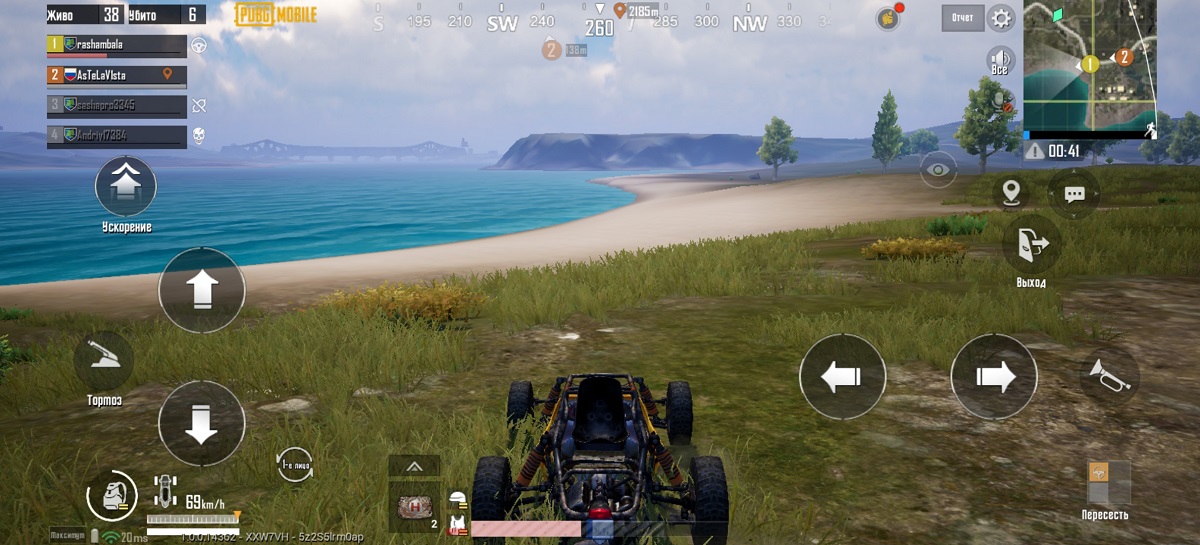This screenshot has width=1200, height=545.
Task: Toggle the Все speaker voice channel
Action: pos(1000,59)
